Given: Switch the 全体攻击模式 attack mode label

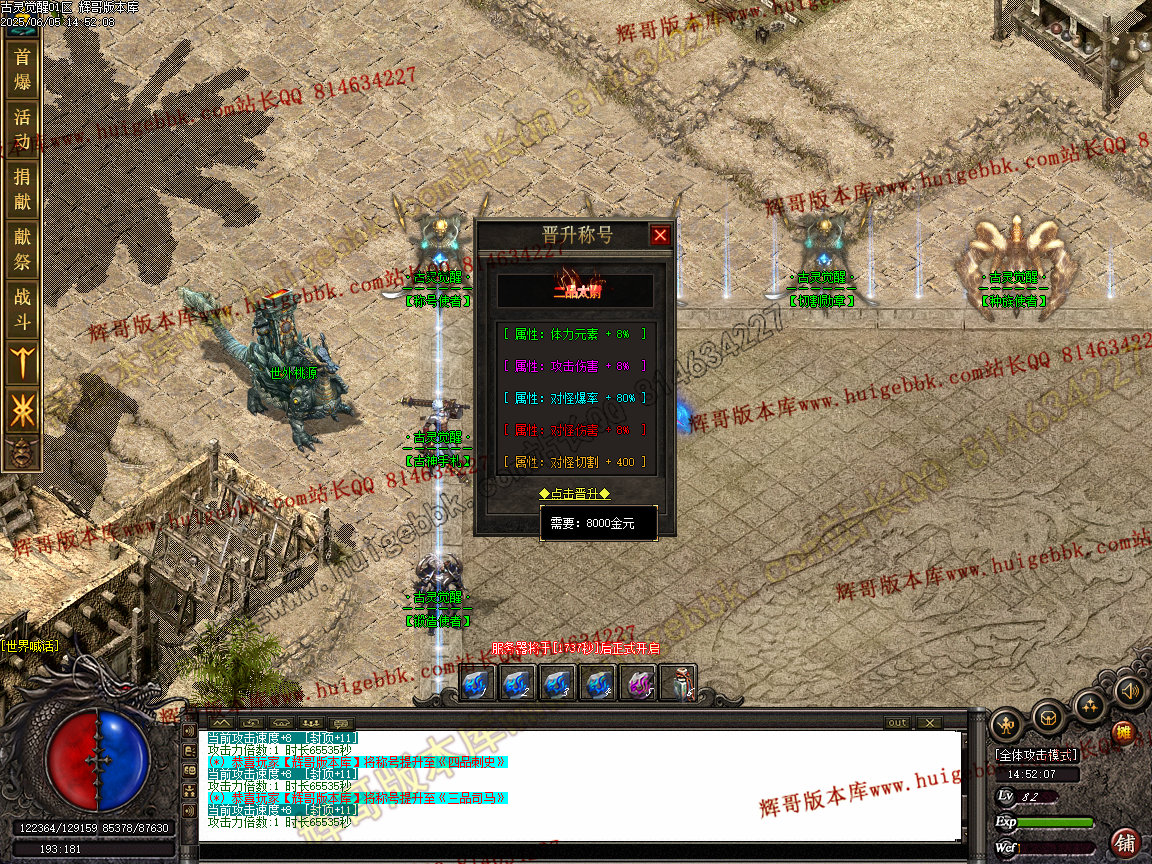Looking at the screenshot, I should 1036,755.
